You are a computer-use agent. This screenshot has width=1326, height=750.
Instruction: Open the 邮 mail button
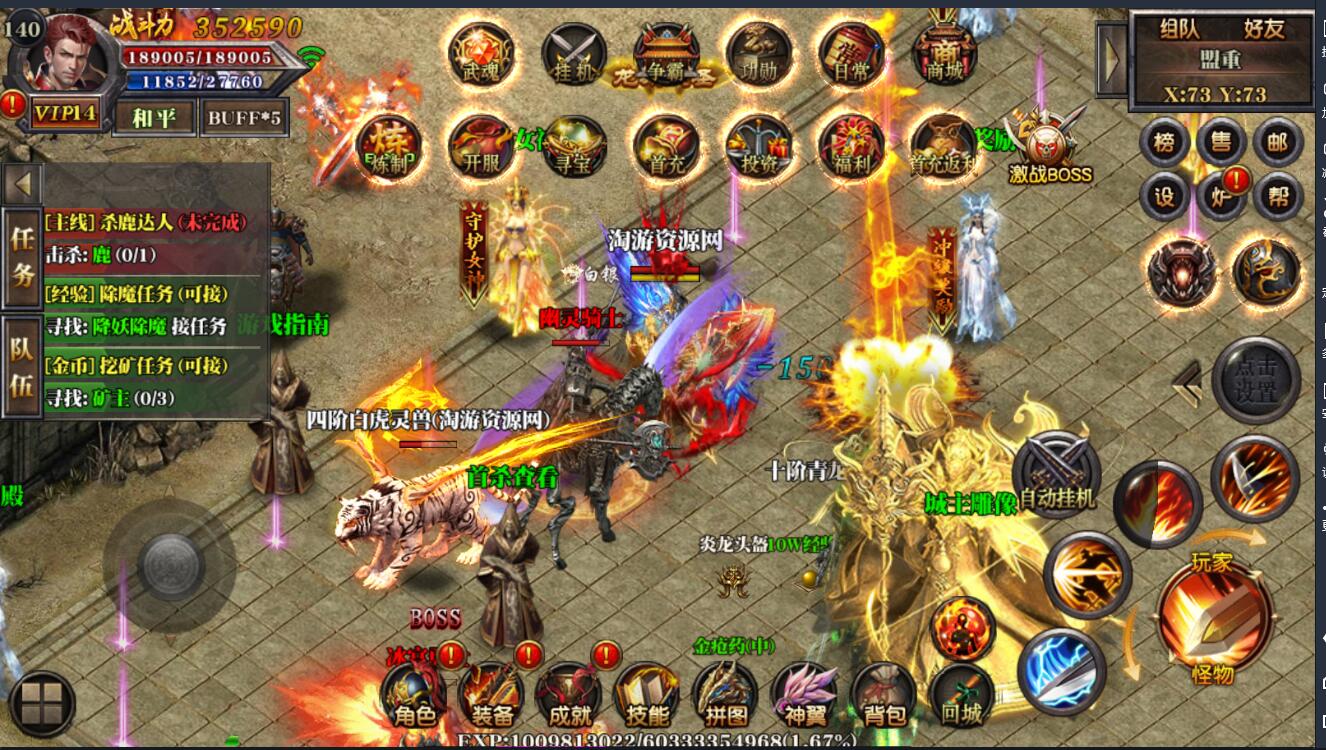[1277, 143]
